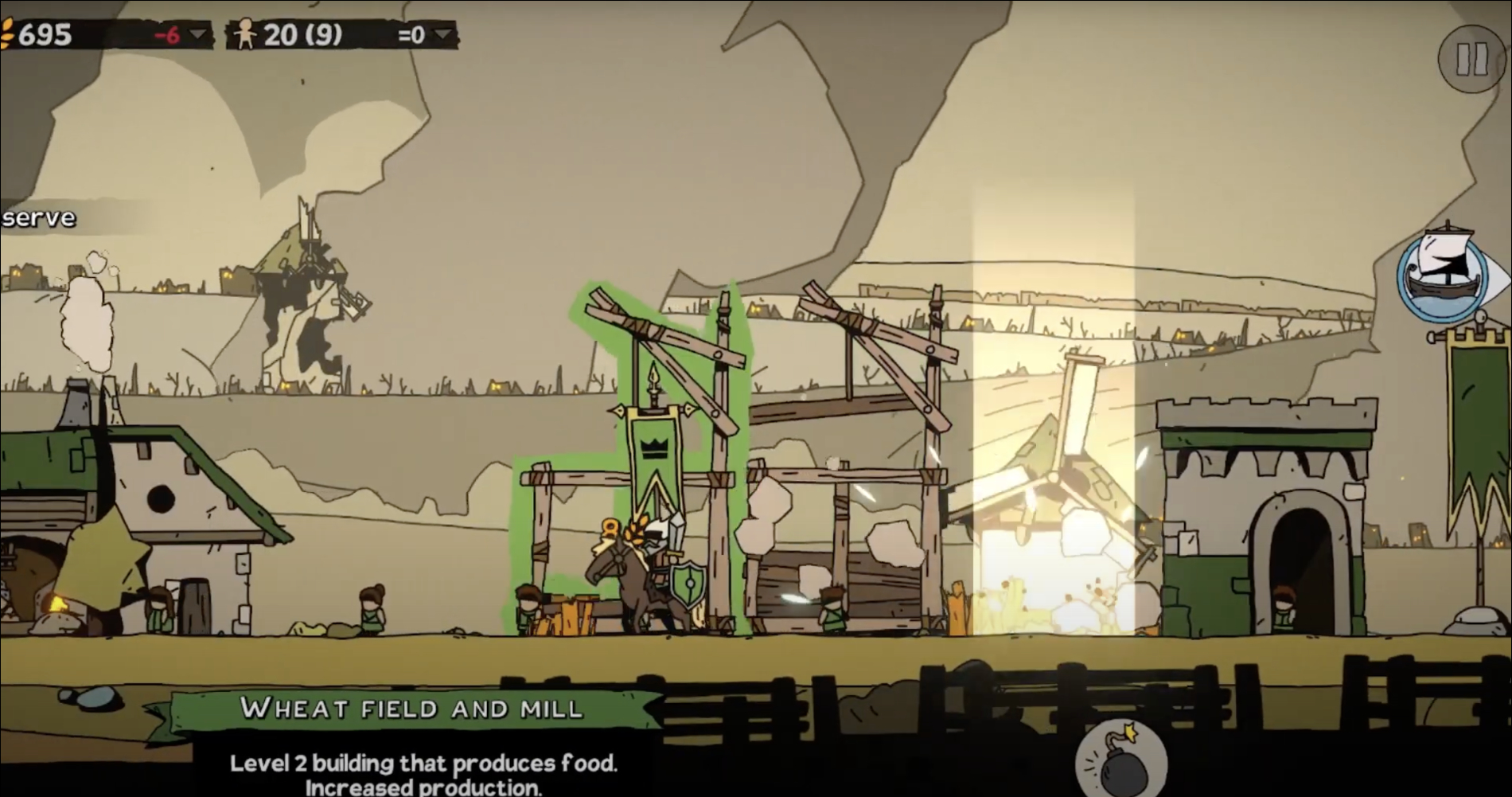Expand the population dropdown arrow
This screenshot has height=797, width=1512.
pos(443,35)
